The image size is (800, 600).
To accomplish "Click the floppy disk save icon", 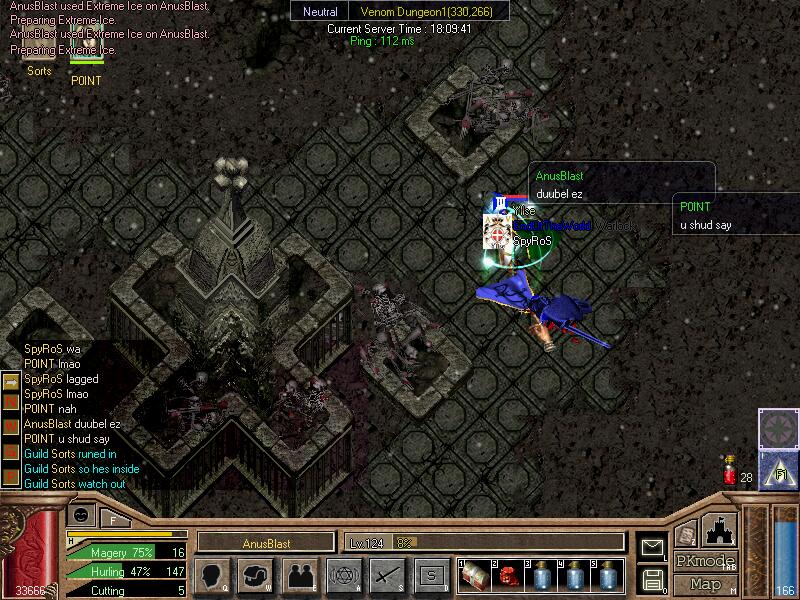I will [652, 578].
